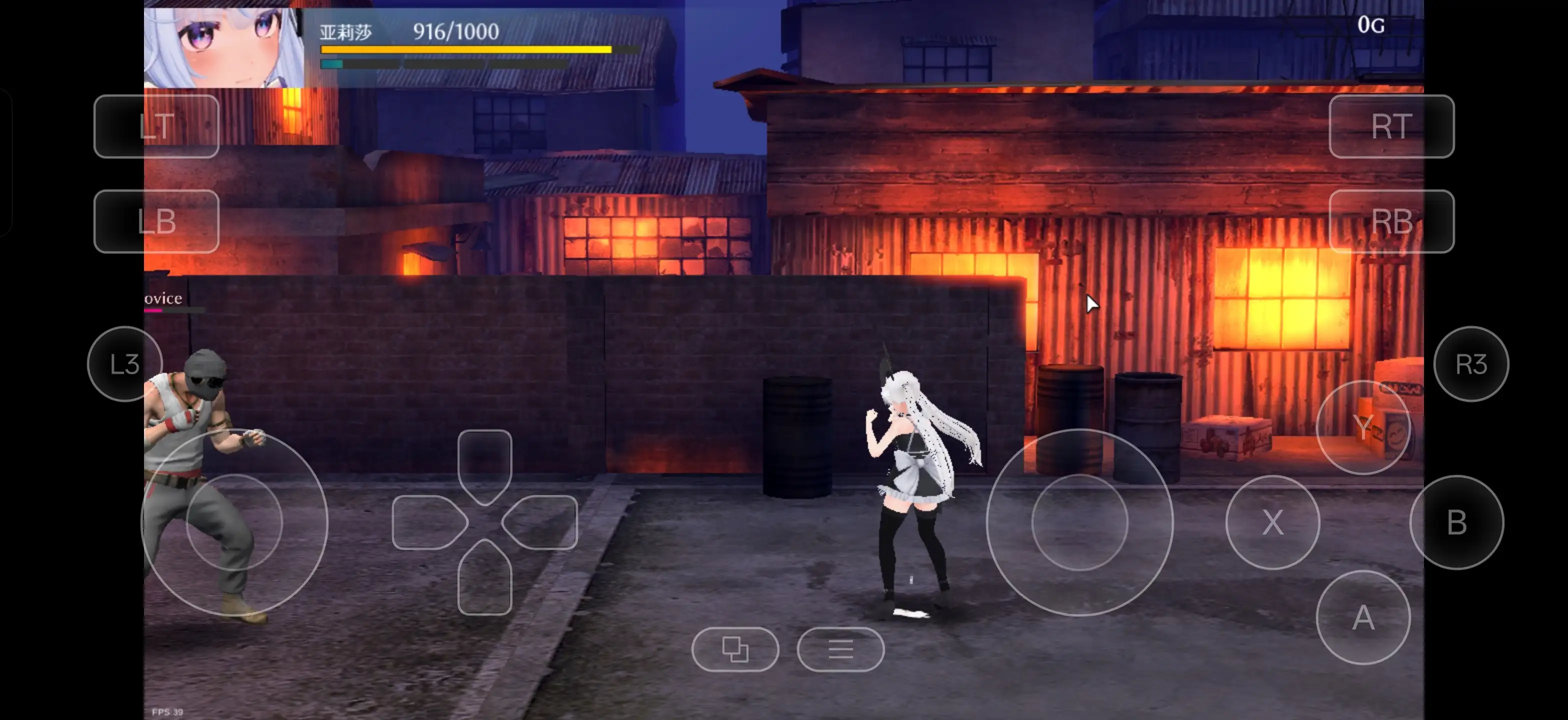1568x720 pixels.
Task: Tap the right virtual analog stick
Action: tap(1079, 522)
